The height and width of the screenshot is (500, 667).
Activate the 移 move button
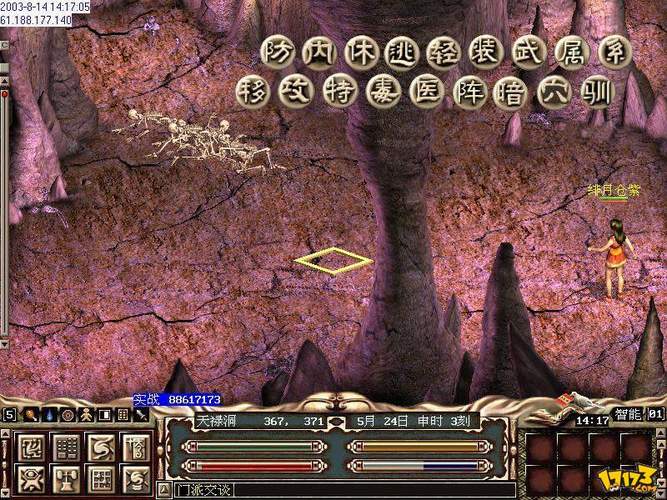pyautogui.click(x=254, y=94)
